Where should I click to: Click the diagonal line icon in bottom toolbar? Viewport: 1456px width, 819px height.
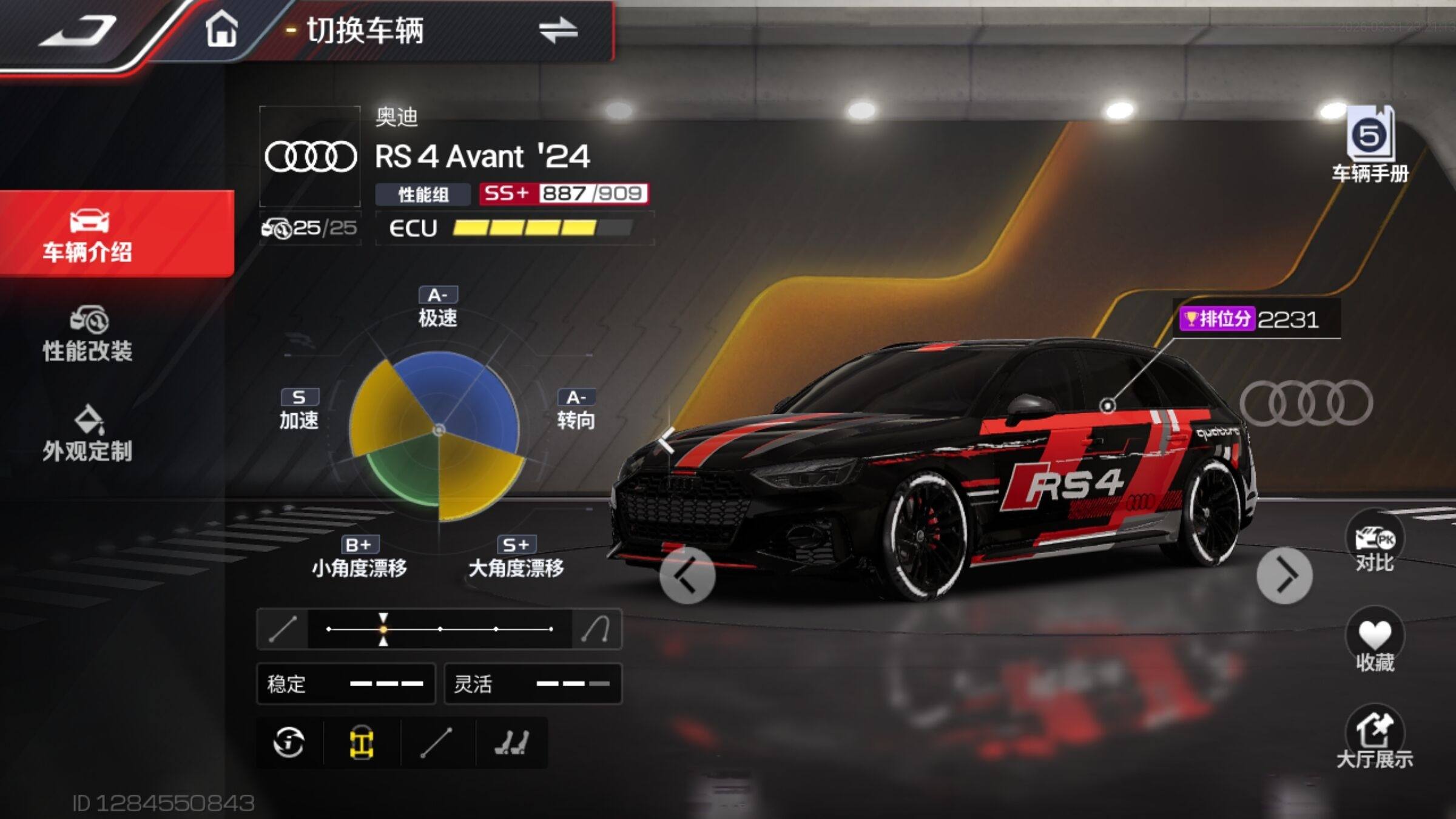[436, 743]
